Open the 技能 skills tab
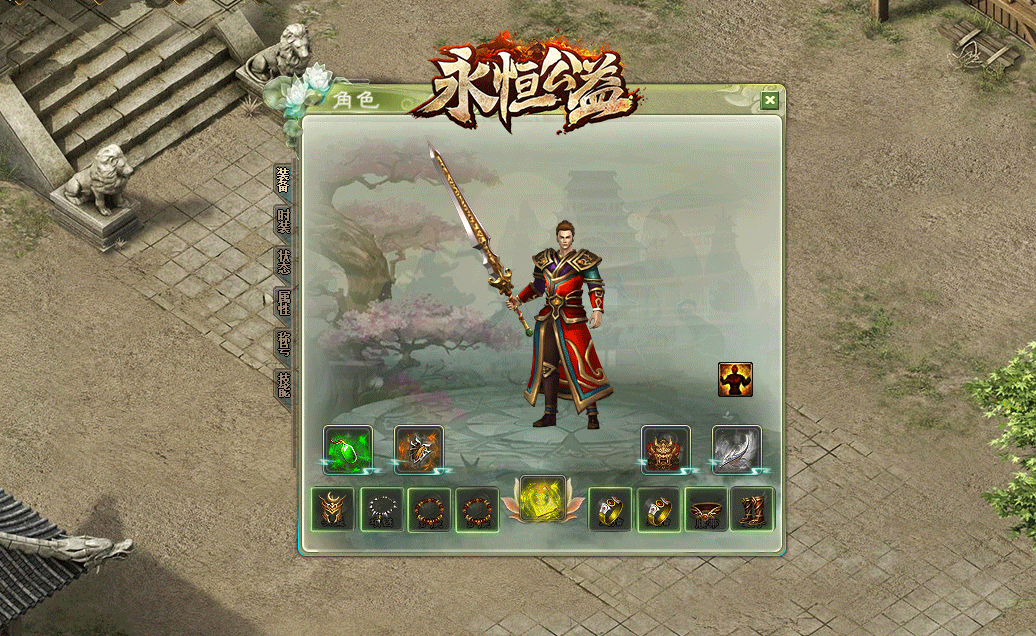Viewport: 1036px width, 636px height. pos(284,384)
